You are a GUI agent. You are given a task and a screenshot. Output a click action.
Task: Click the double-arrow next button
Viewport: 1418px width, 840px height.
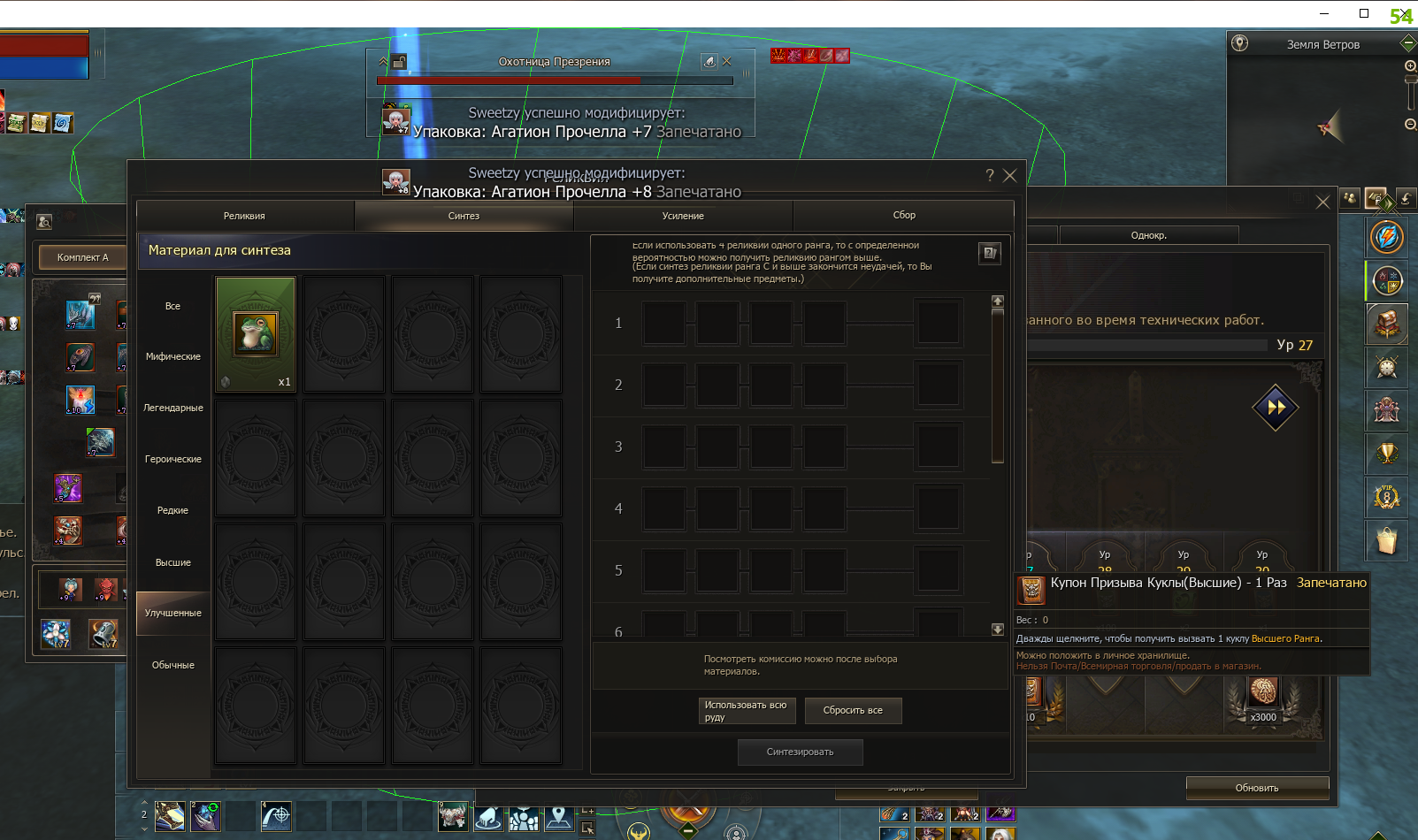(x=1275, y=408)
